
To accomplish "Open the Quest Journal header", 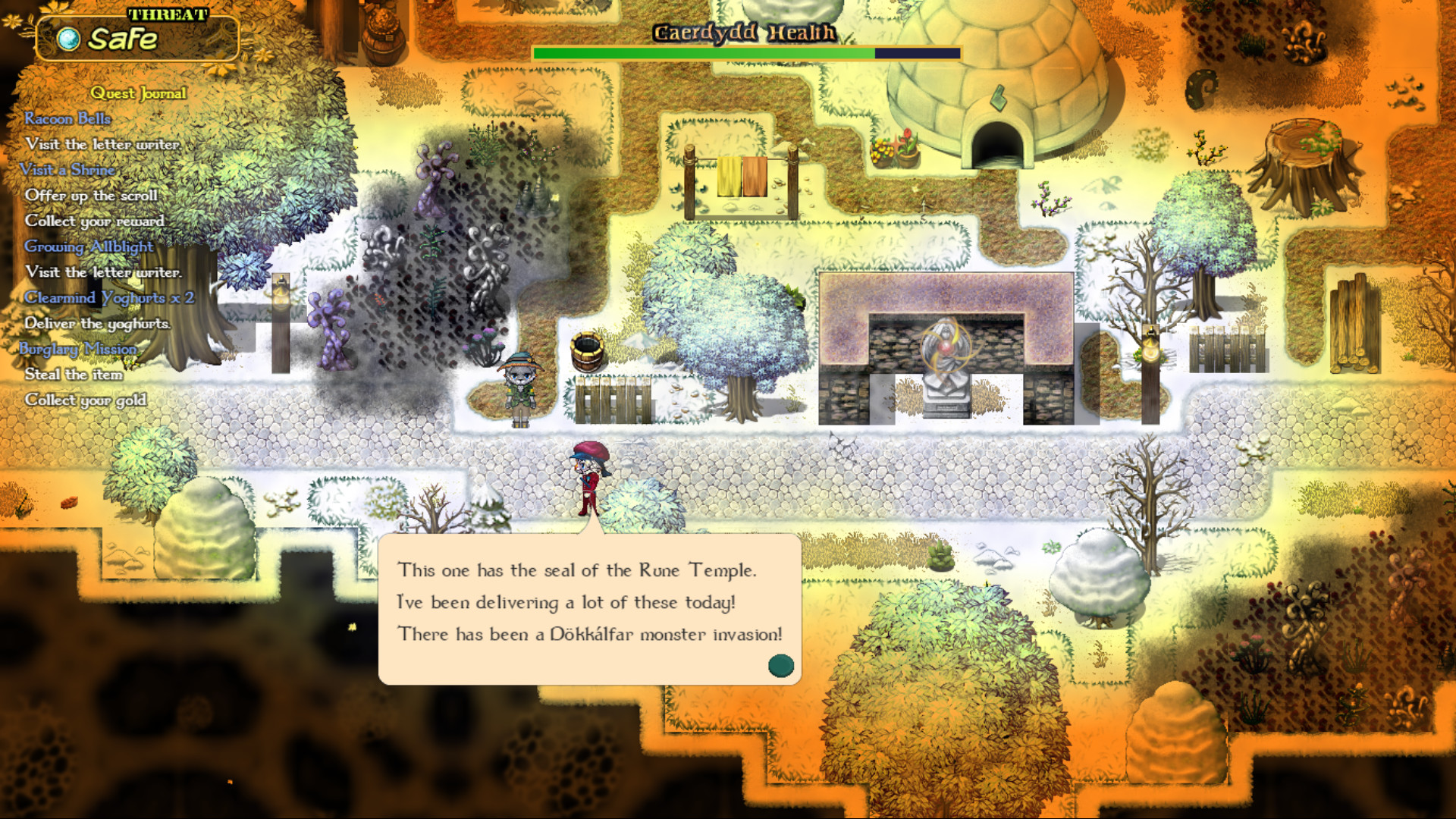I will 139,93.
